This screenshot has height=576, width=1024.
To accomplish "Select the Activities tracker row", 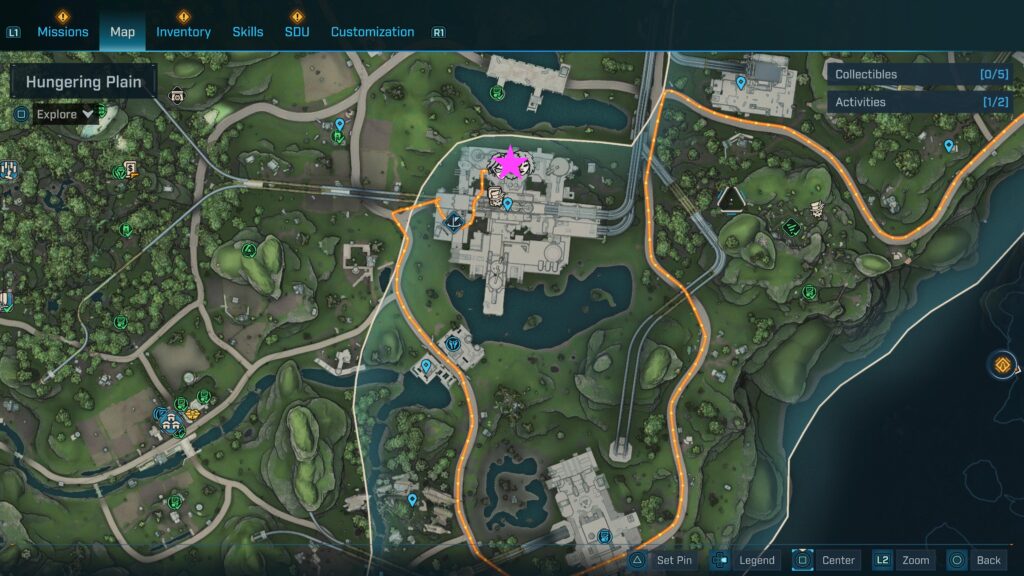I will point(919,102).
